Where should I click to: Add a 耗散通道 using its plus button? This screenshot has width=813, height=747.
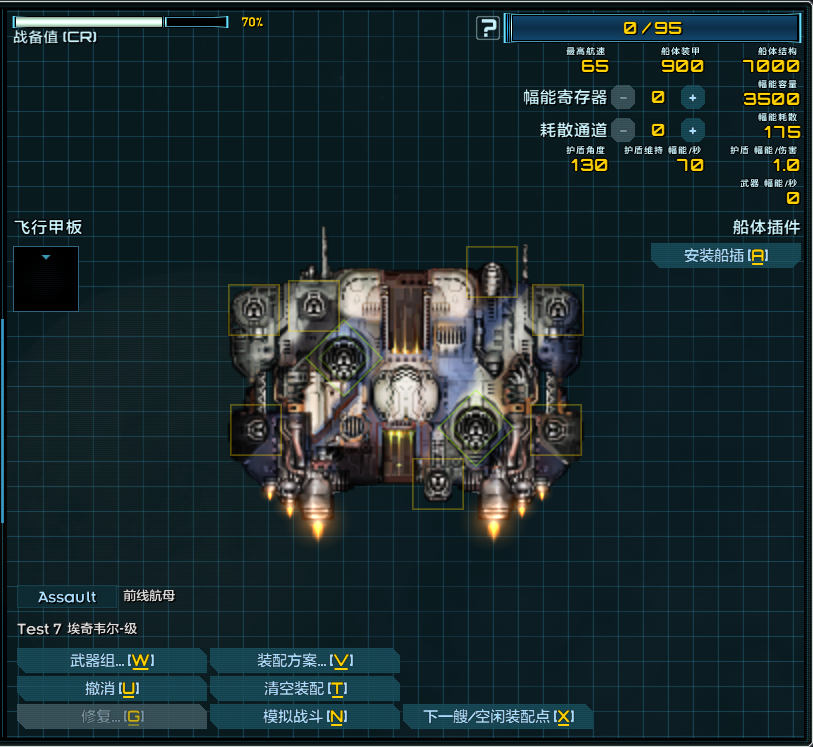[692, 129]
